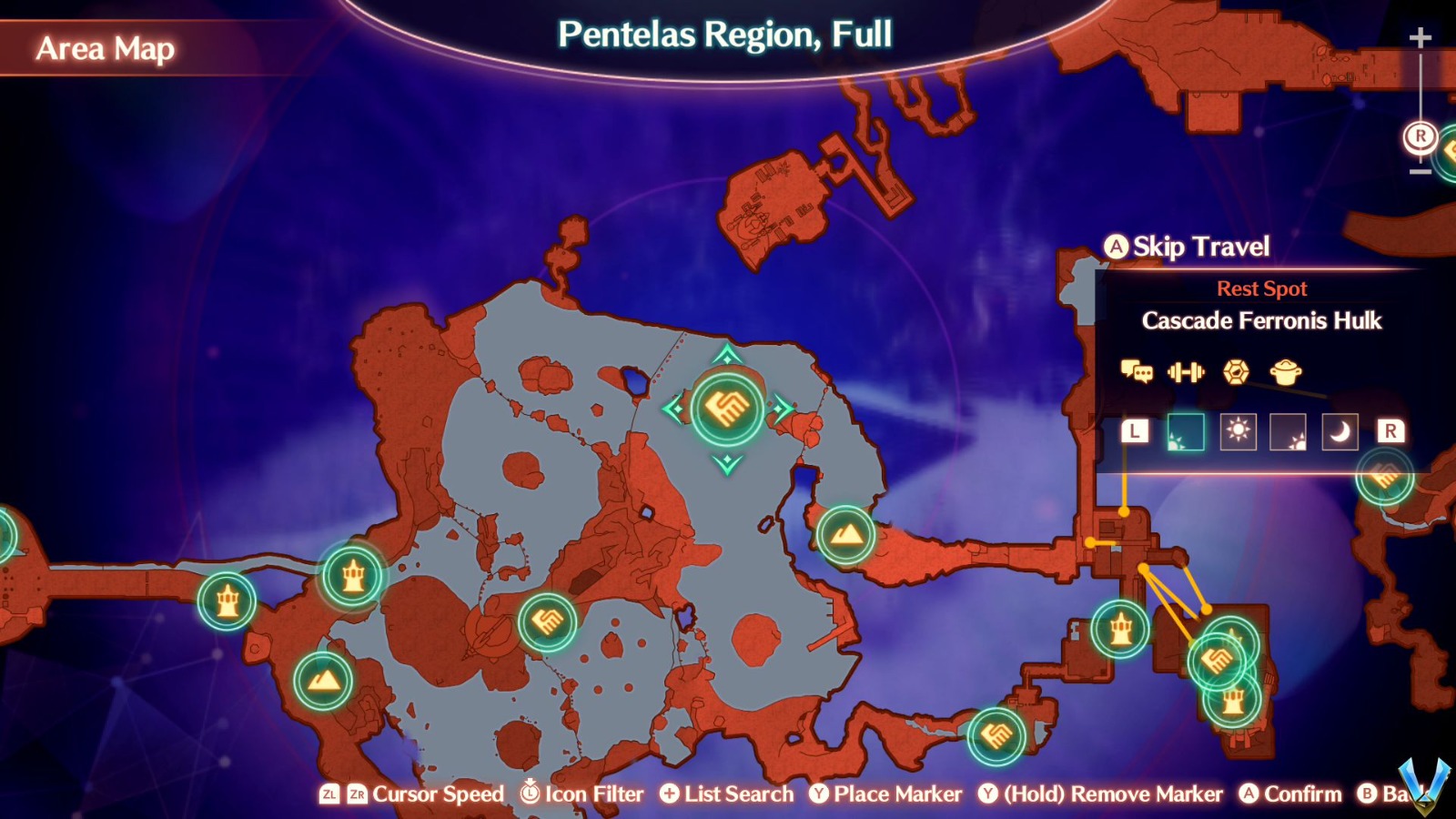Toggle the morning time-of-day option
This screenshot has height=819, width=1456.
tap(1184, 432)
